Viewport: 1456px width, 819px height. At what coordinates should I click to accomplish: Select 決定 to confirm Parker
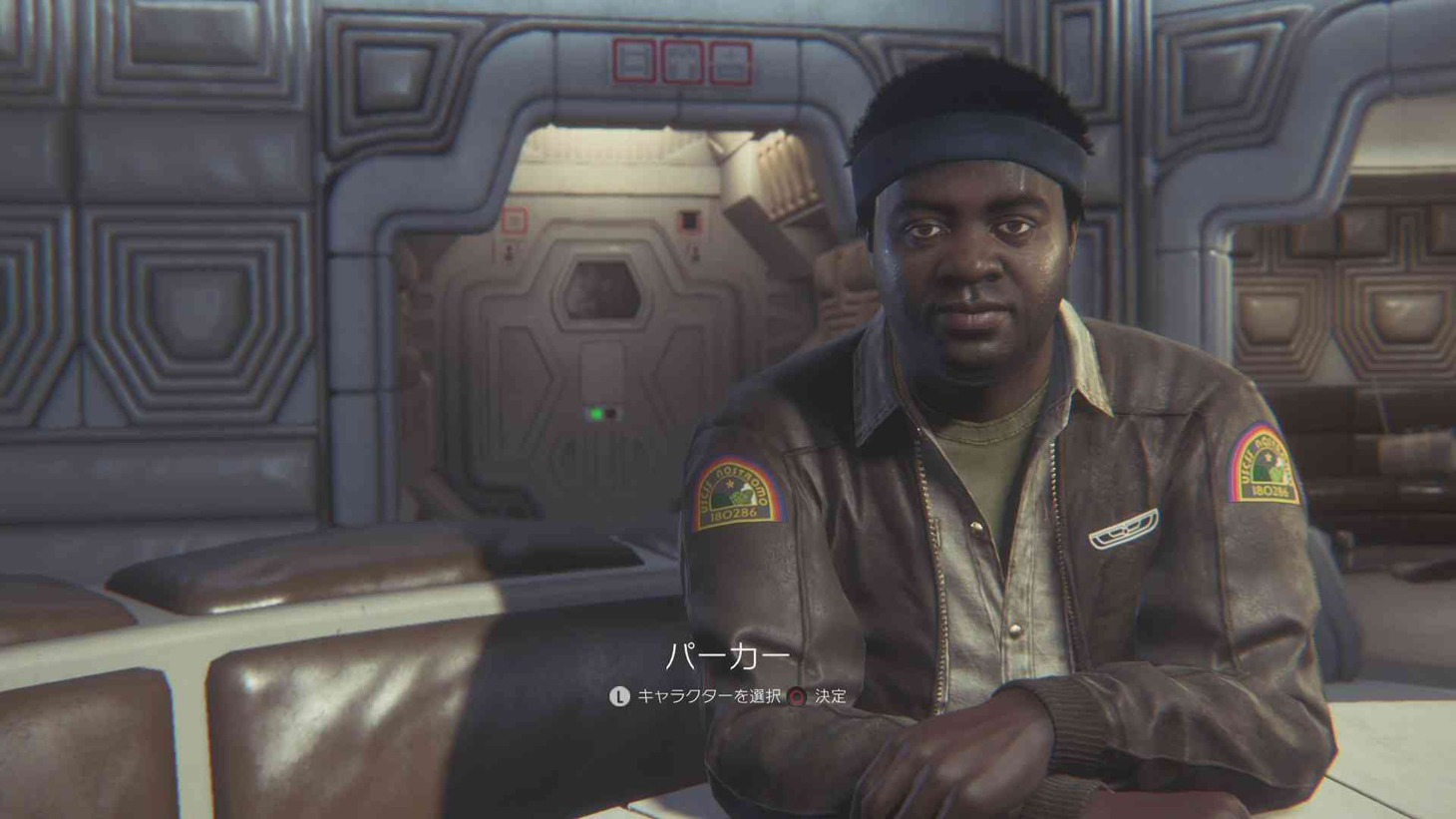click(831, 697)
